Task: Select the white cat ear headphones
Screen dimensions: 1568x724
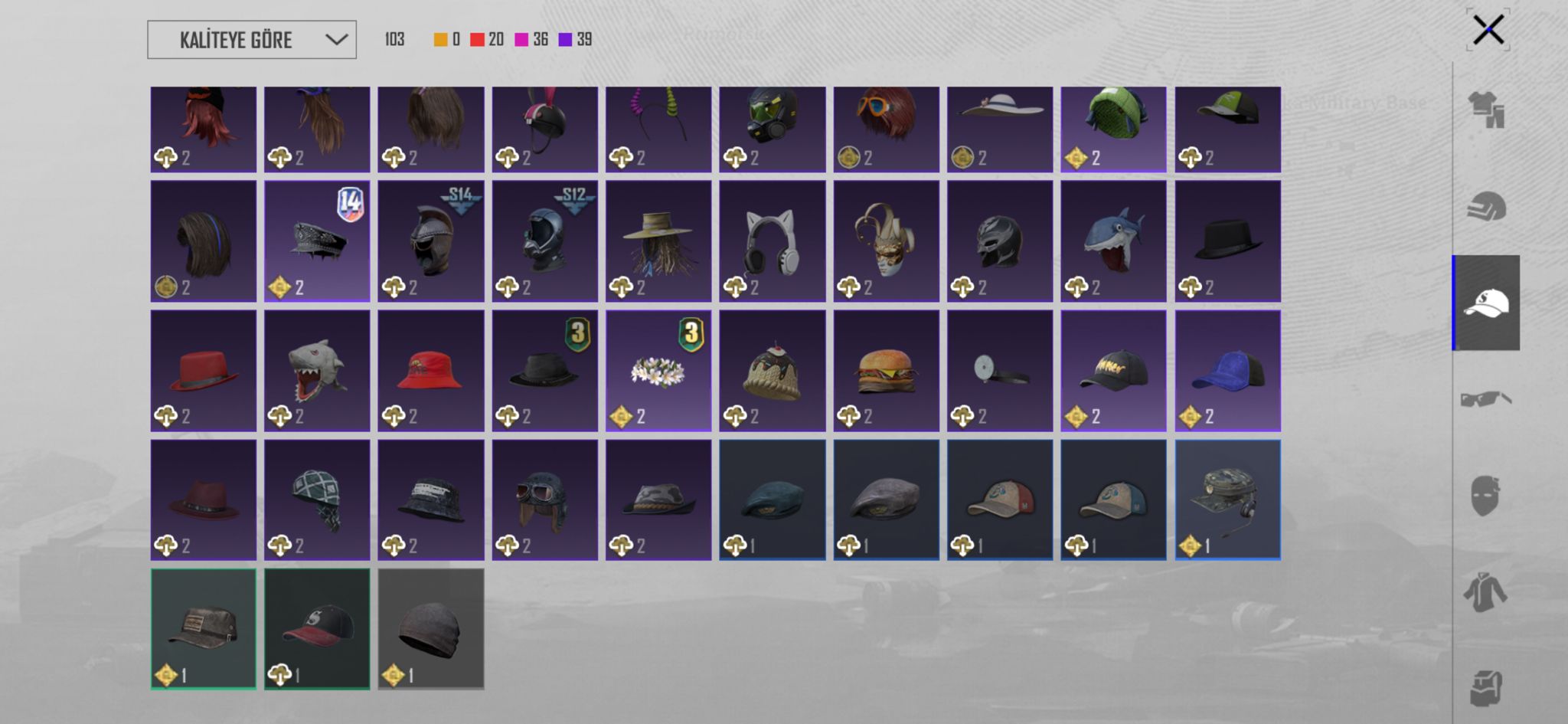Action: pyautogui.click(x=772, y=241)
